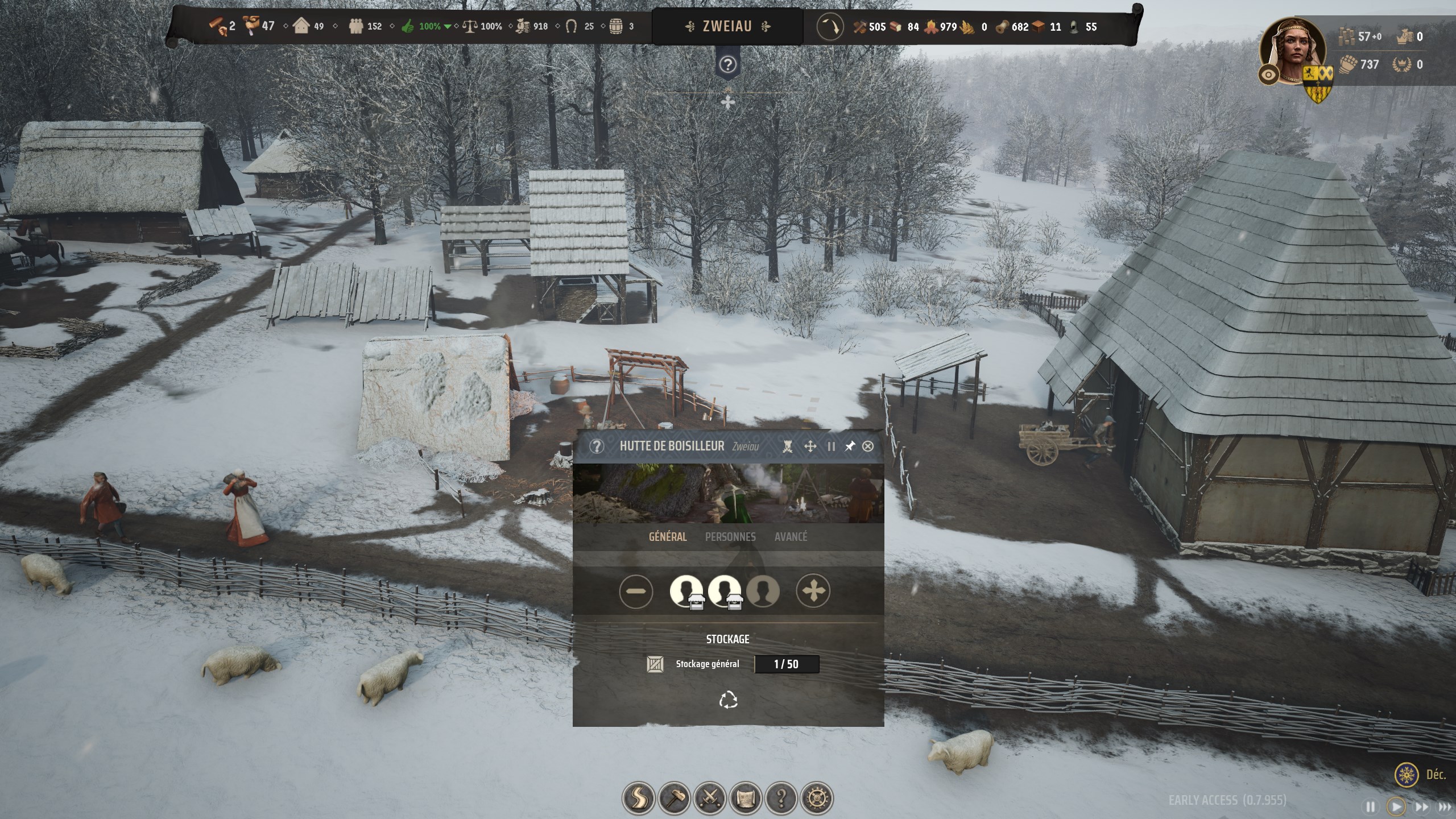Viewport: 1456px width, 819px height.
Task: Open the road building tool
Action: pos(639,798)
